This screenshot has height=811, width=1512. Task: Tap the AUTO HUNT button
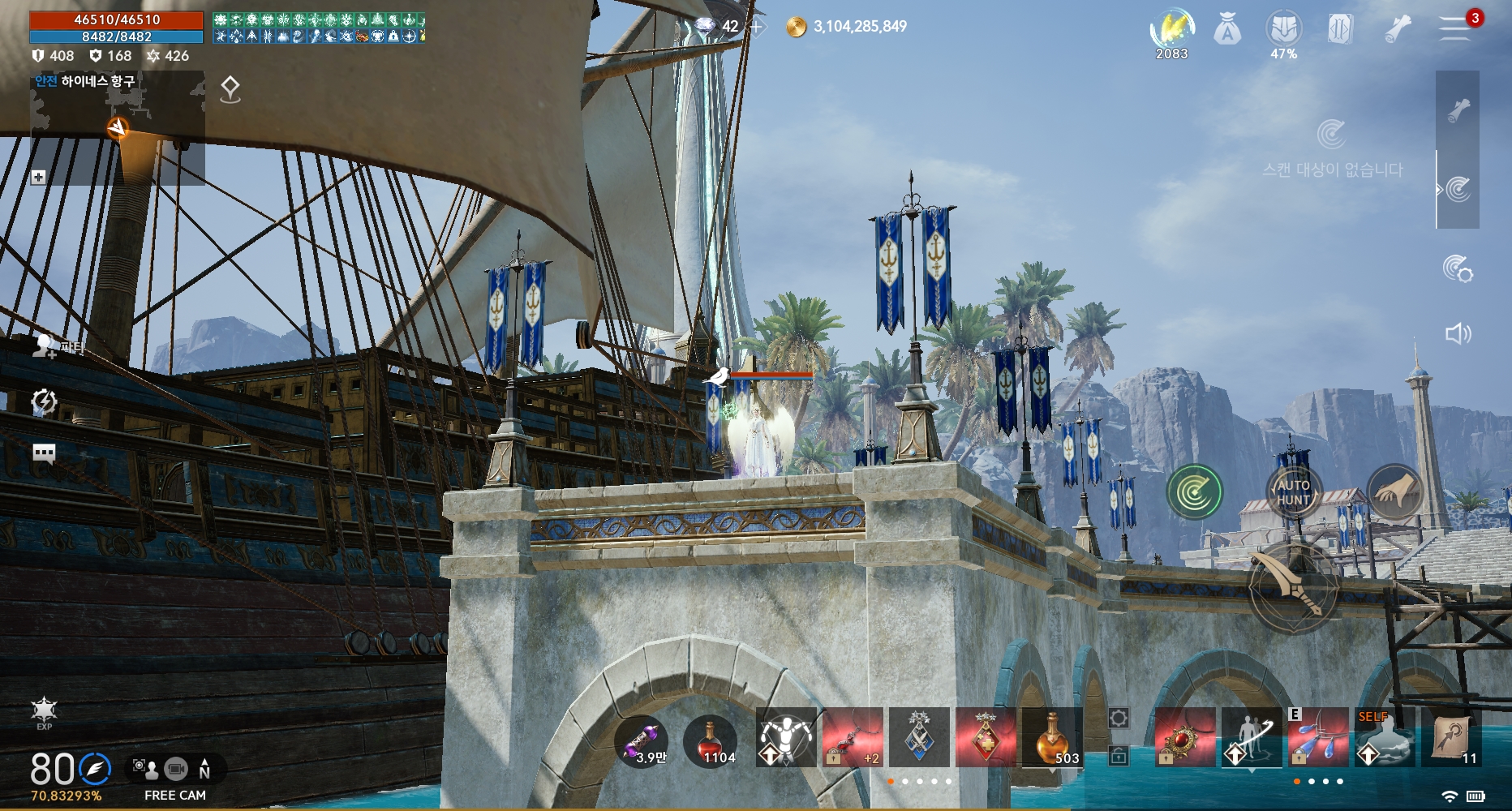(x=1293, y=492)
